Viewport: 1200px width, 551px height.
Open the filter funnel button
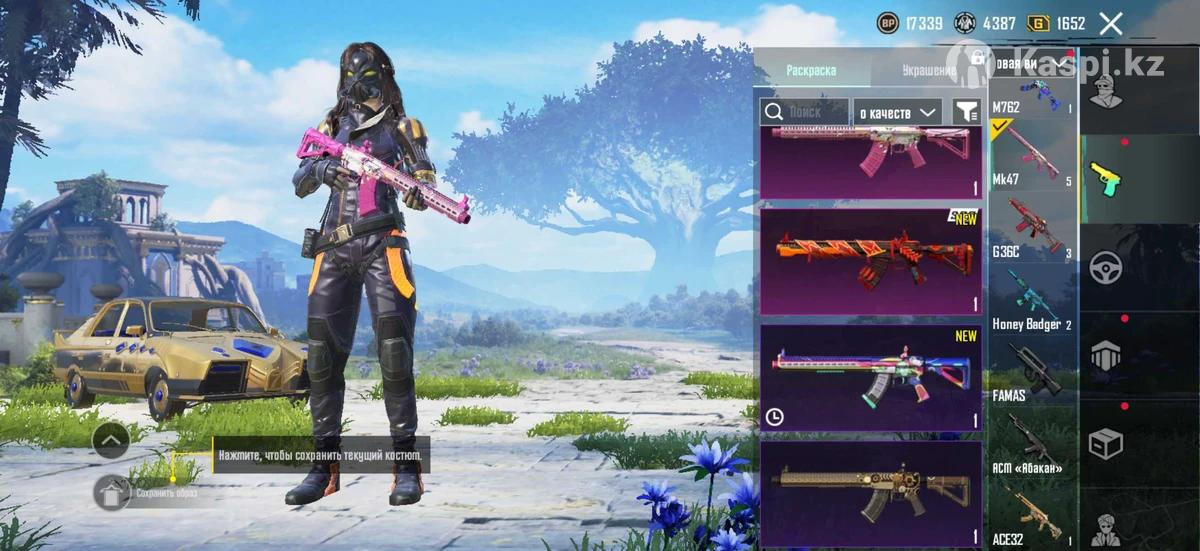pyautogui.click(x=966, y=112)
